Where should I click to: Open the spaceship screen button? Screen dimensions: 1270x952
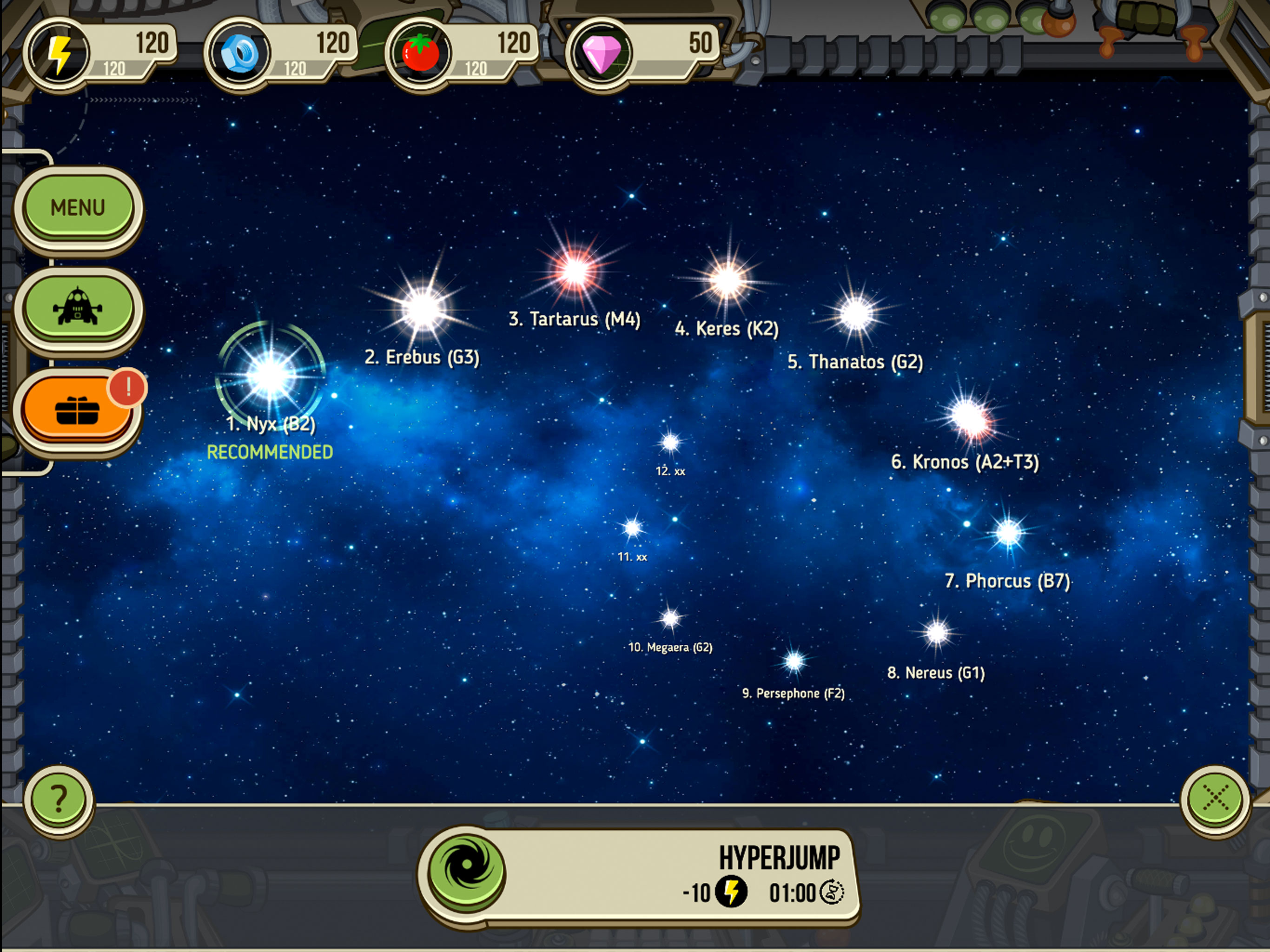pos(78,308)
